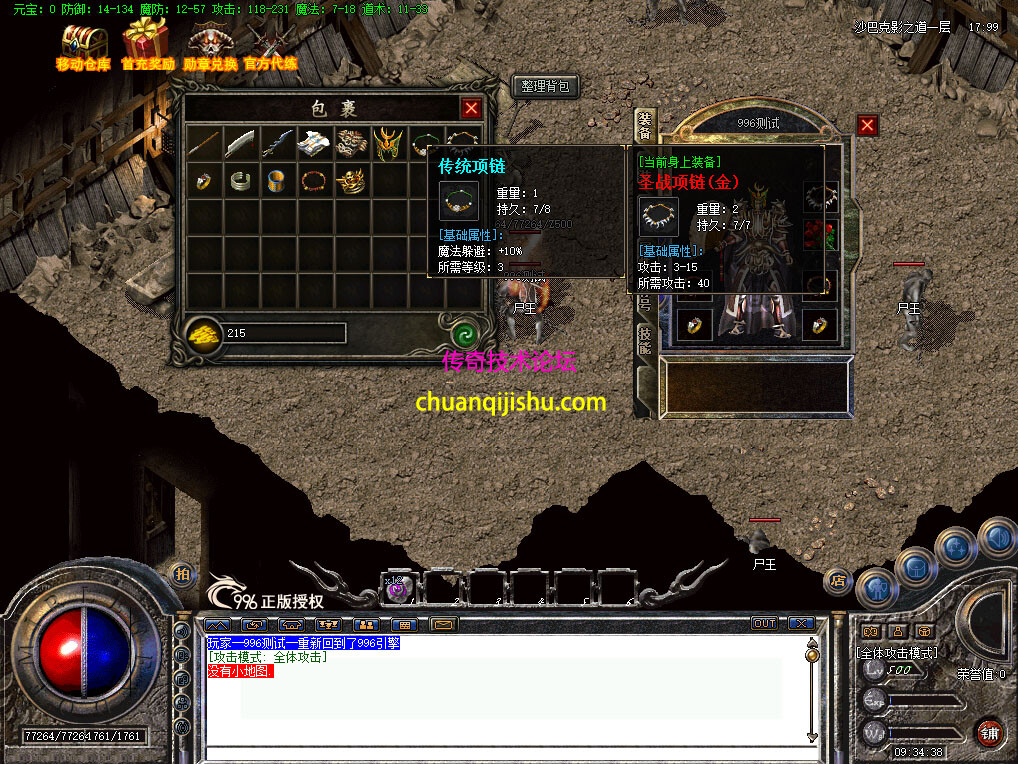Screen dimensions: 1018x764
Task: Open the 首充奖励 first-recharge gift box
Action: [146, 44]
